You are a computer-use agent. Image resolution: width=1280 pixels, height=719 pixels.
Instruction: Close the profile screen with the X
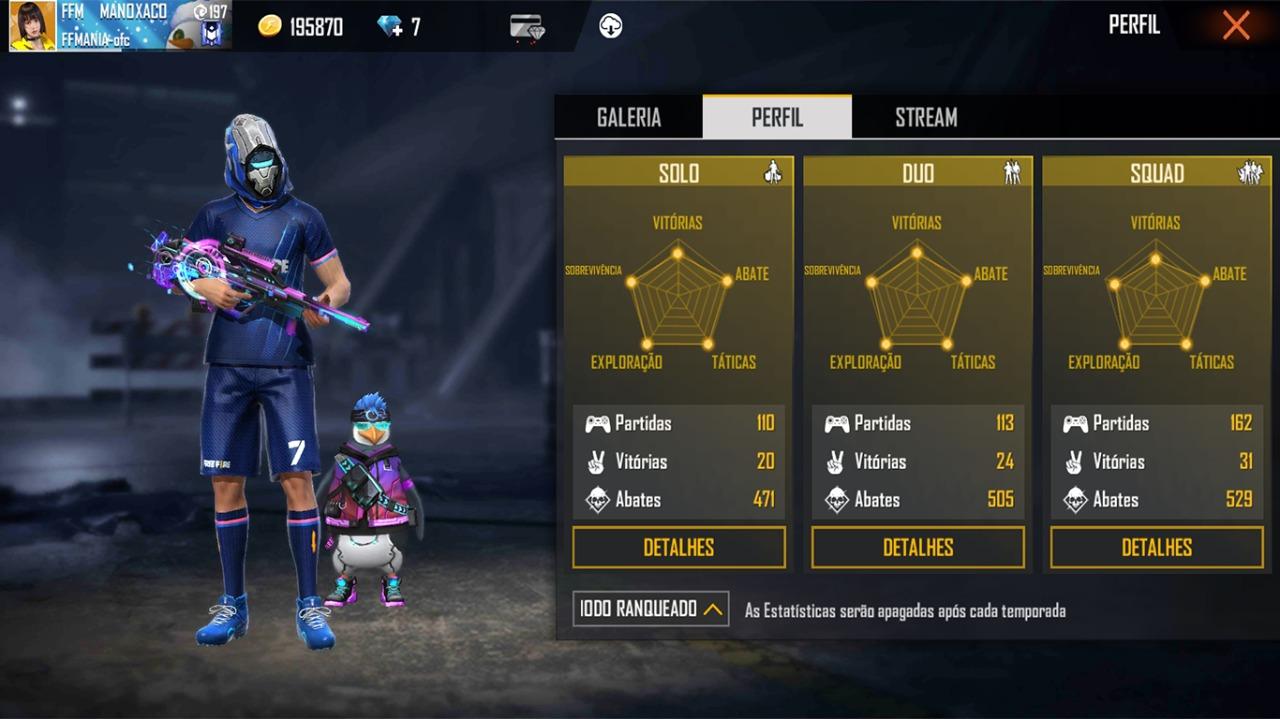coord(1236,26)
